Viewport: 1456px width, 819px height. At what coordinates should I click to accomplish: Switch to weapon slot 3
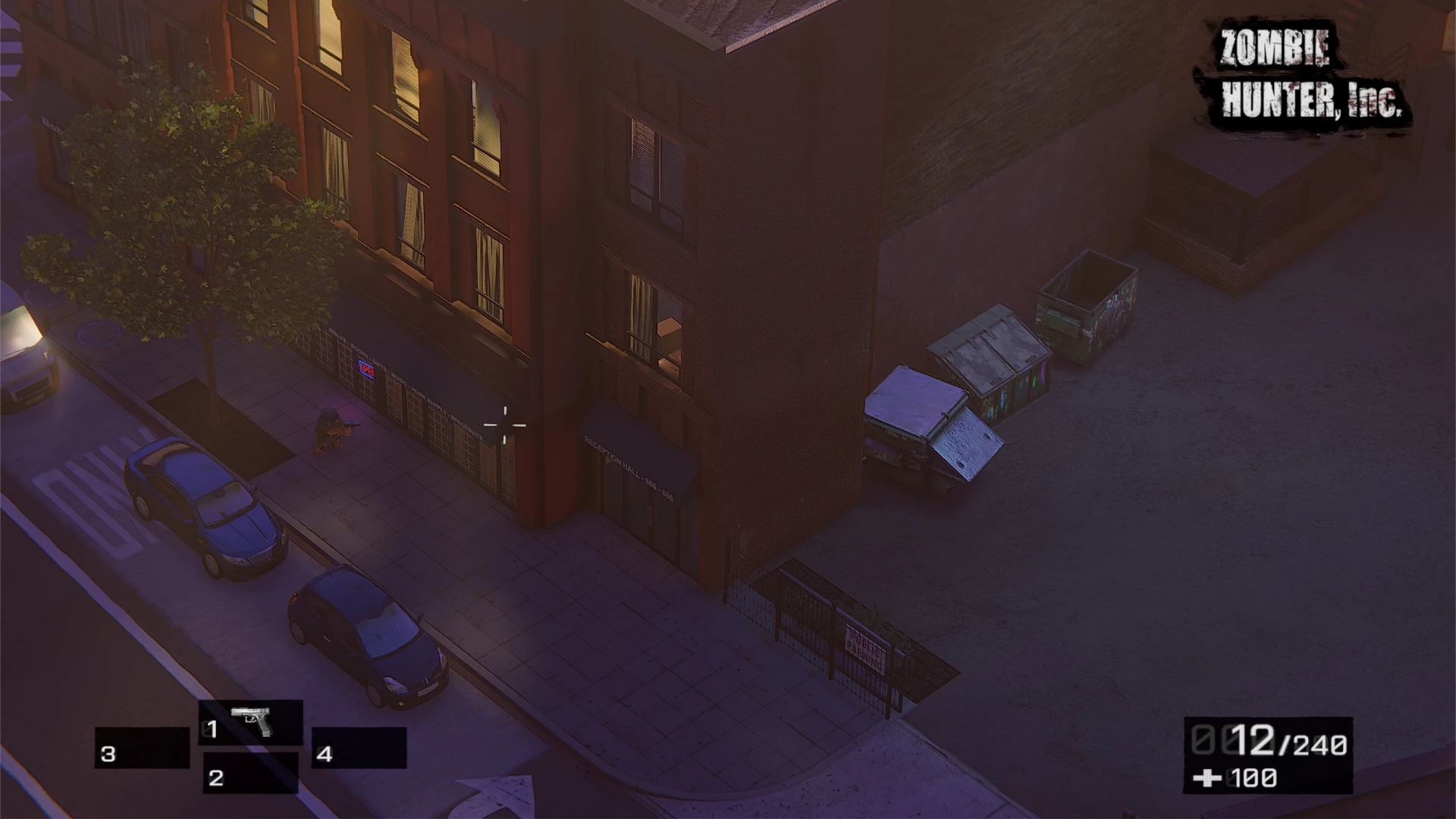[142, 749]
